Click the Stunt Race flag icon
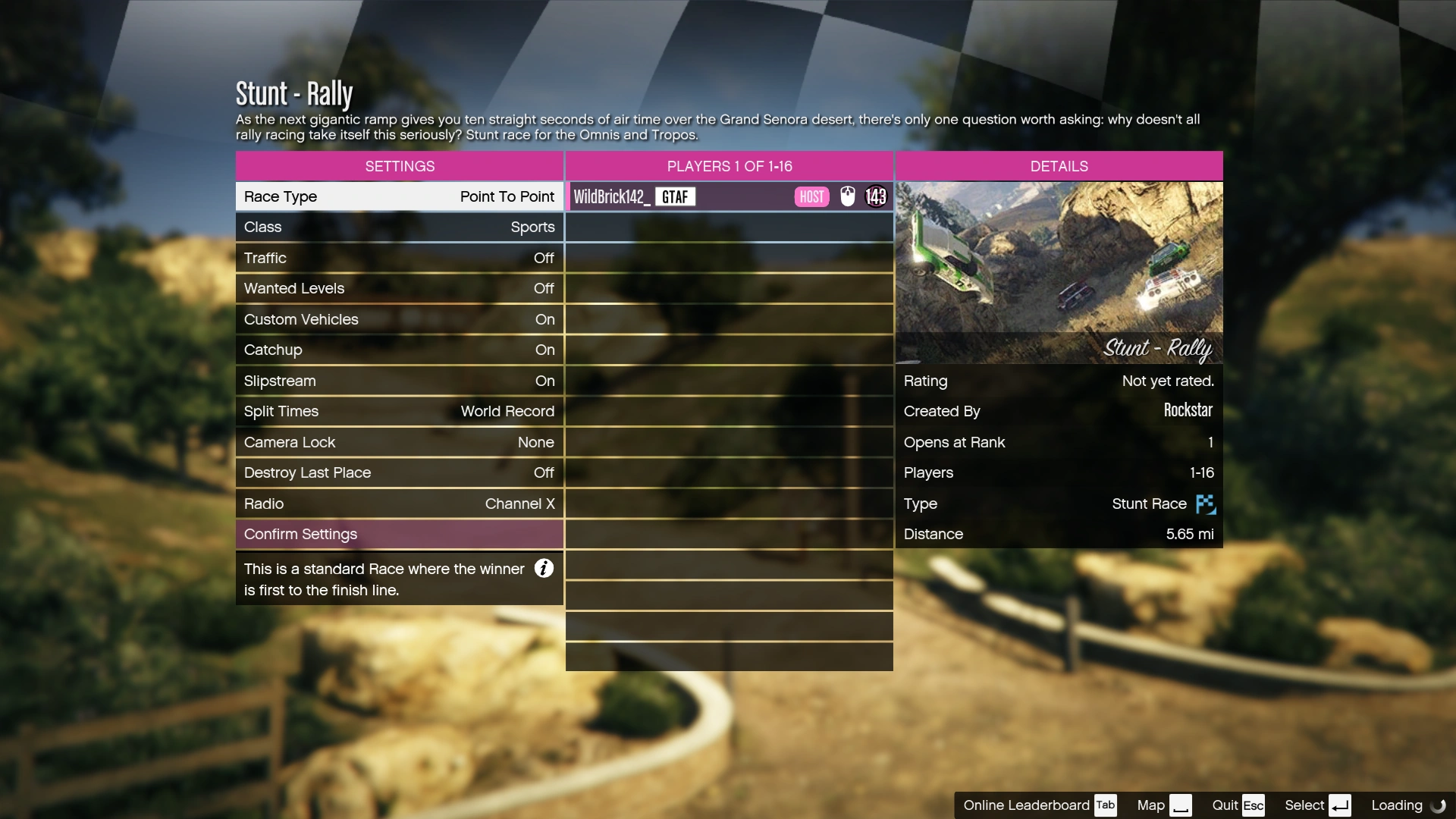 coord(1204,504)
